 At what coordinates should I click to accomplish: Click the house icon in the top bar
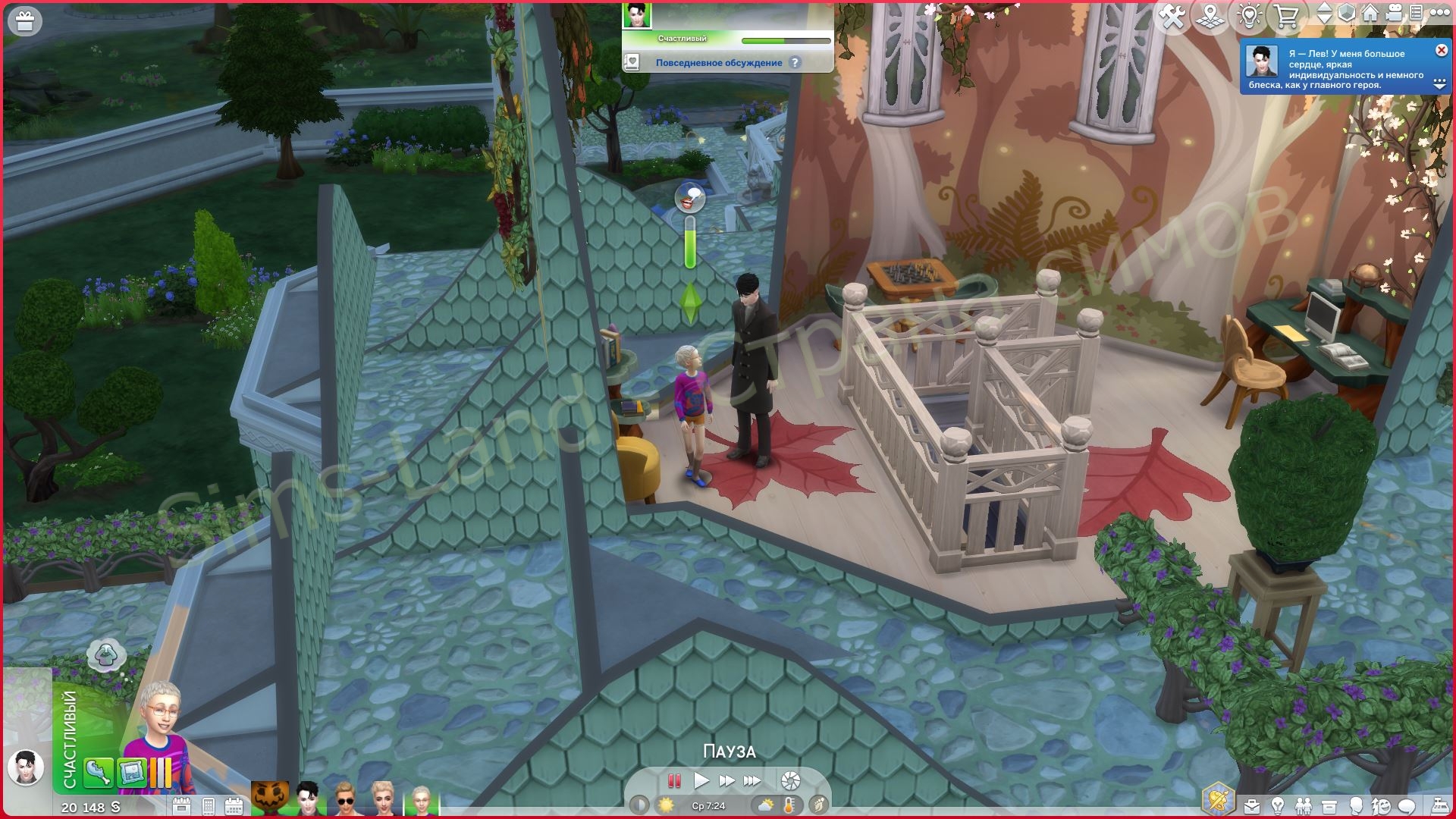click(x=1370, y=14)
